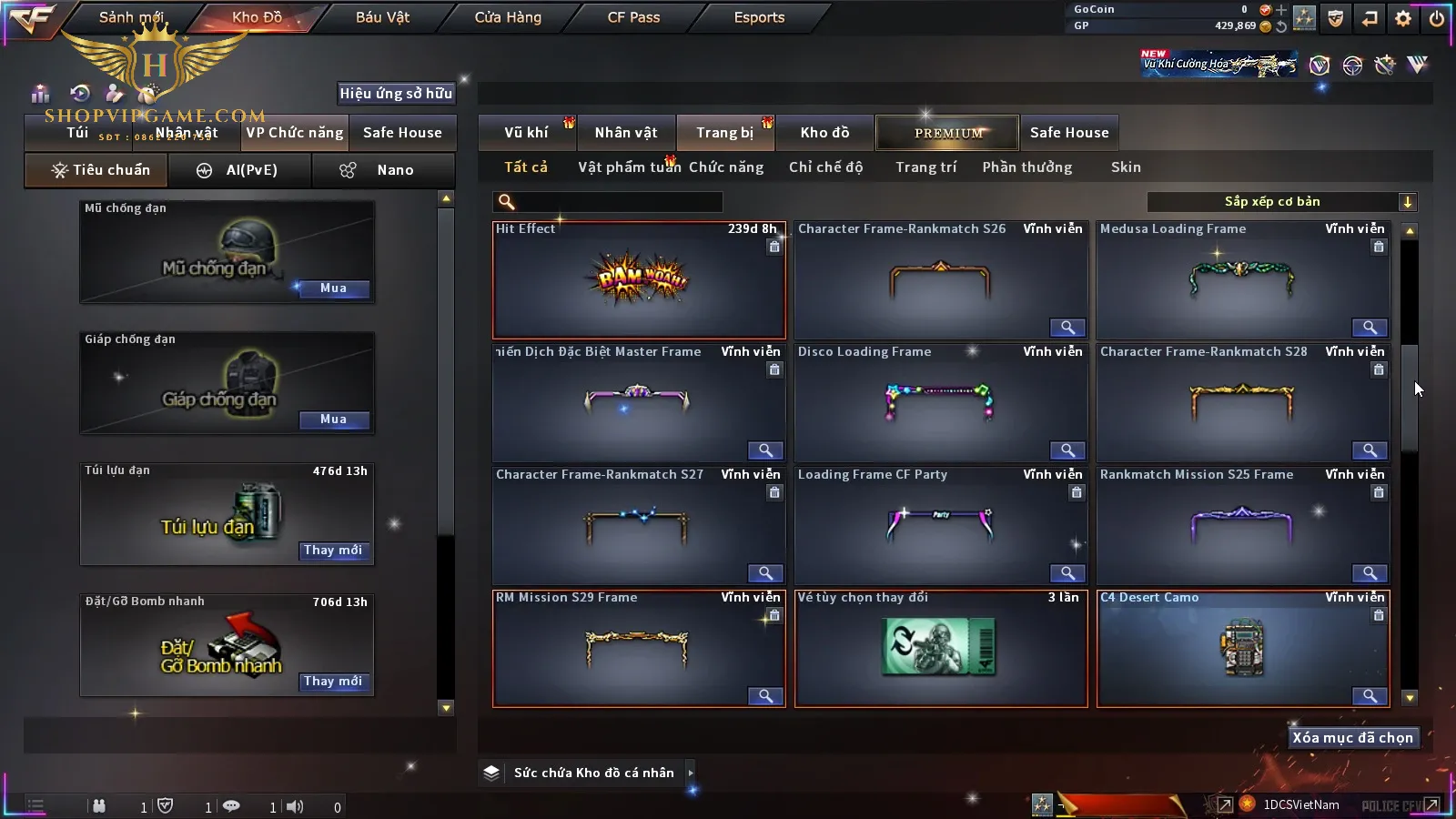Select the PREMIUM inventory tab
Image resolution: width=1456 pixels, height=819 pixels.
click(948, 133)
